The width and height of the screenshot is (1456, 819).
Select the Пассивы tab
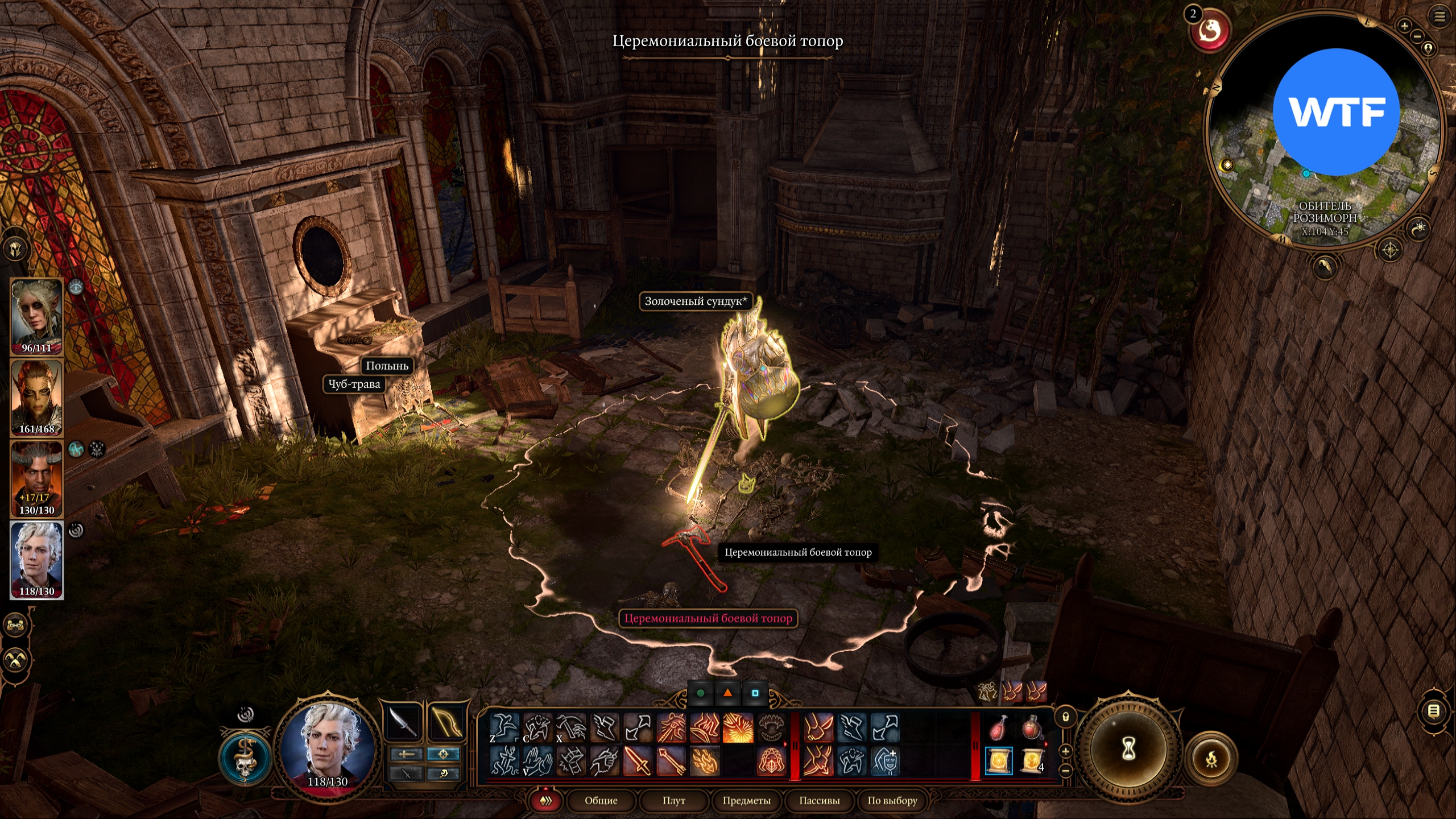819,801
